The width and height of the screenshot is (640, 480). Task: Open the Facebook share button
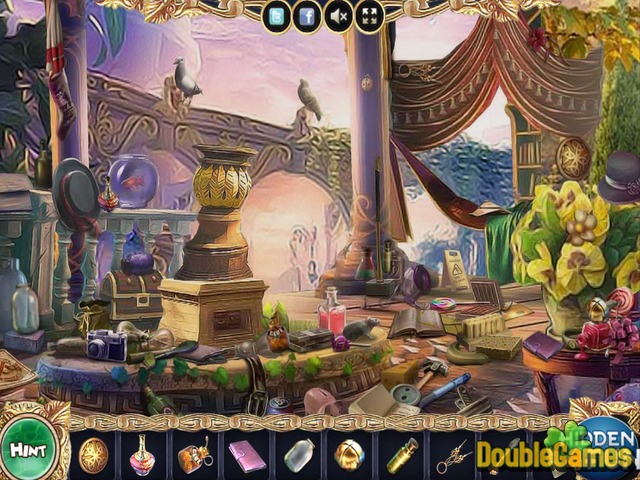[x=307, y=15]
